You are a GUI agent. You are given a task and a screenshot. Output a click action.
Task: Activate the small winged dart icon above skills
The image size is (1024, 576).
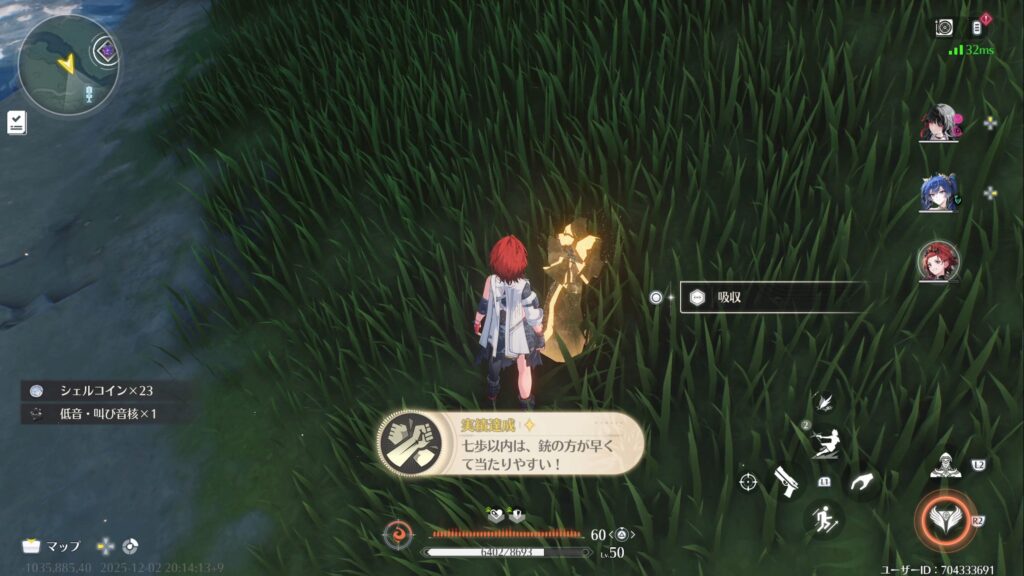[824, 402]
